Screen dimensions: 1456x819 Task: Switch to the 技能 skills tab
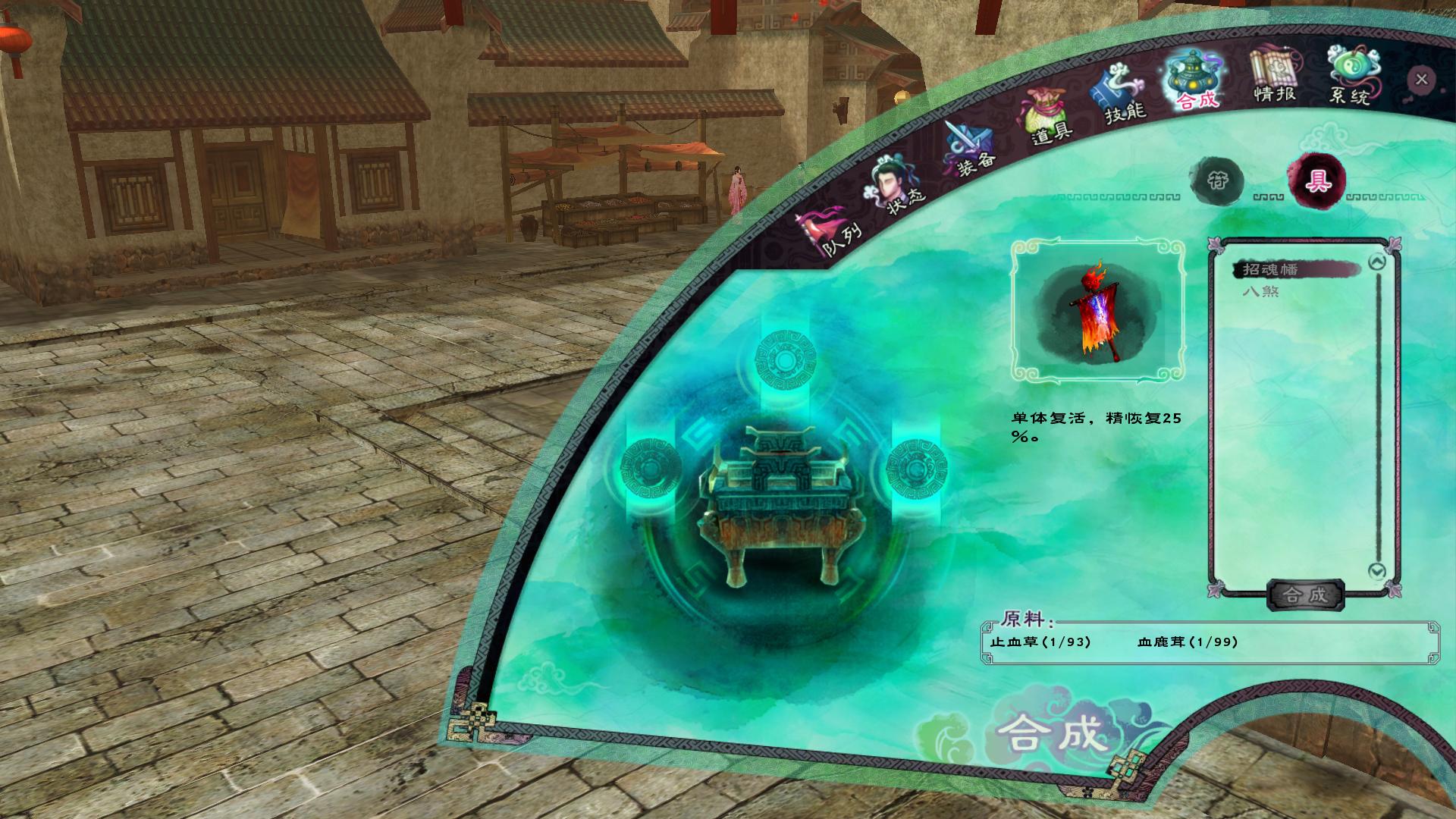click(x=1120, y=97)
